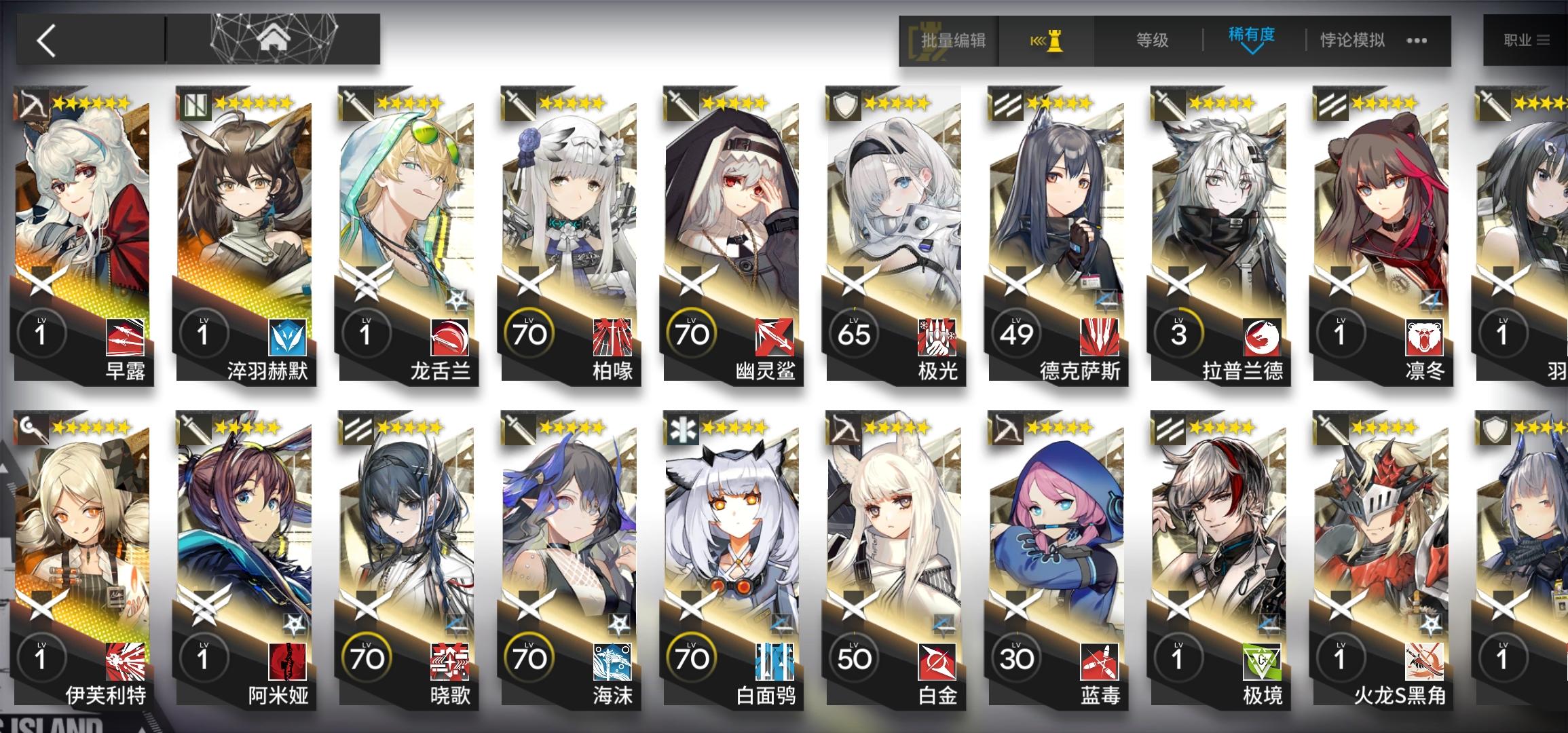Toggle the sort direction arrow under 稀有度

point(1253,51)
